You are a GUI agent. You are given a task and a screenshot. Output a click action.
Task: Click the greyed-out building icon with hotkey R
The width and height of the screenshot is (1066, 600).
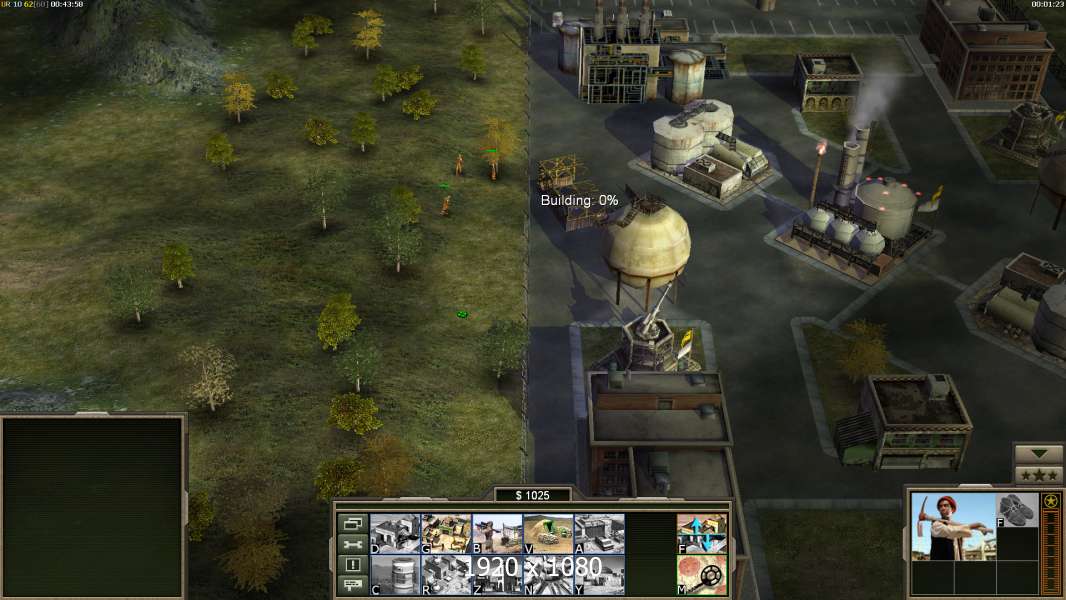(x=446, y=575)
